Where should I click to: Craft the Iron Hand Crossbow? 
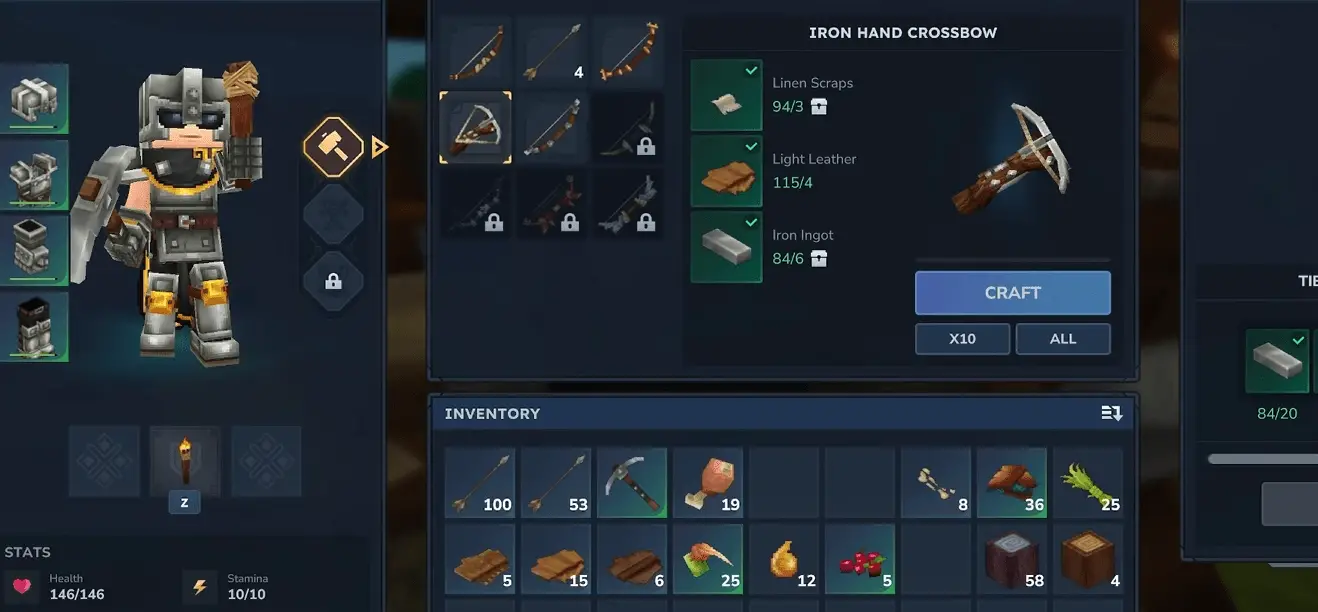pos(1012,293)
